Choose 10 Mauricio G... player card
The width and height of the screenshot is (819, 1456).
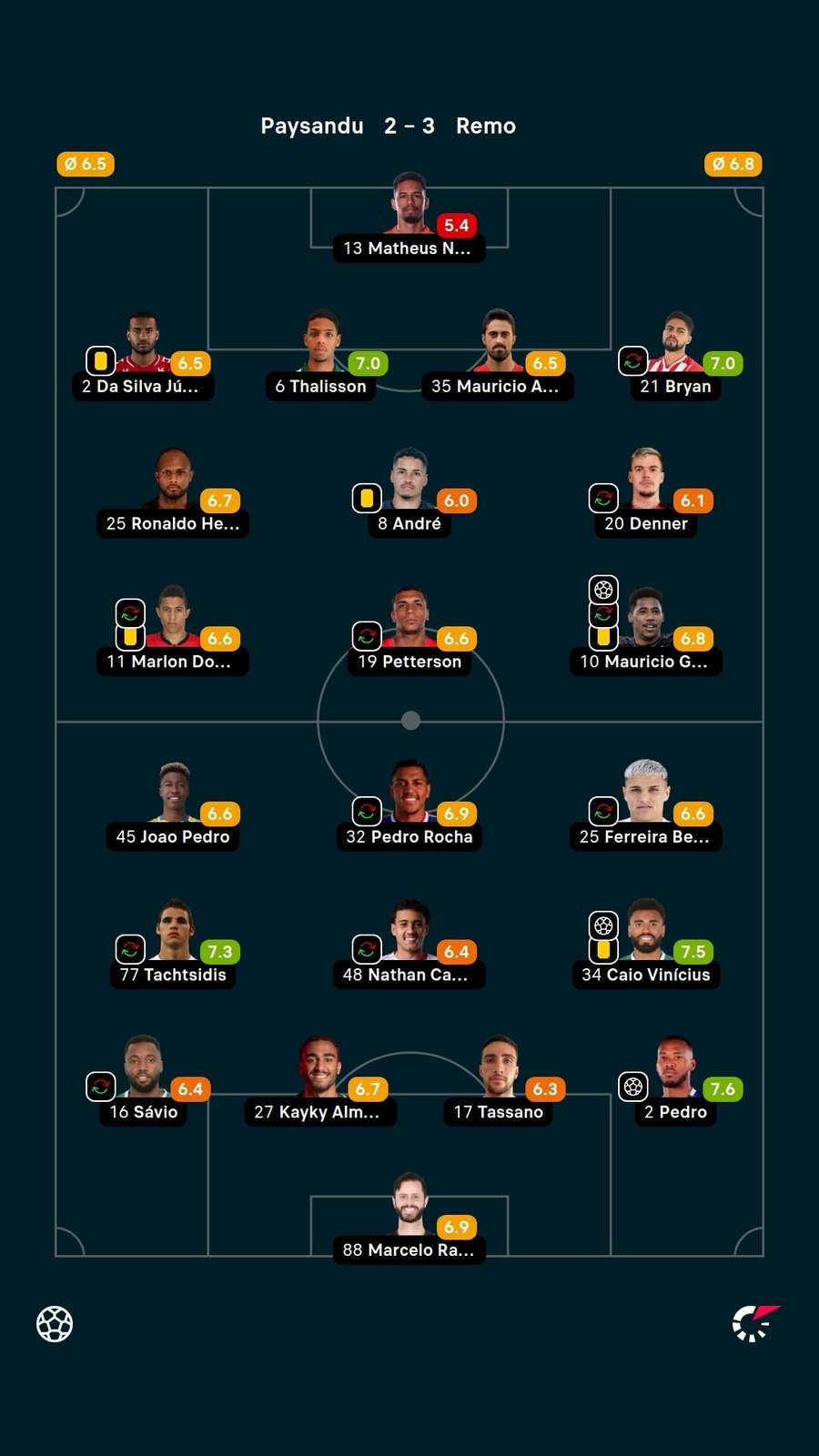coord(646,632)
